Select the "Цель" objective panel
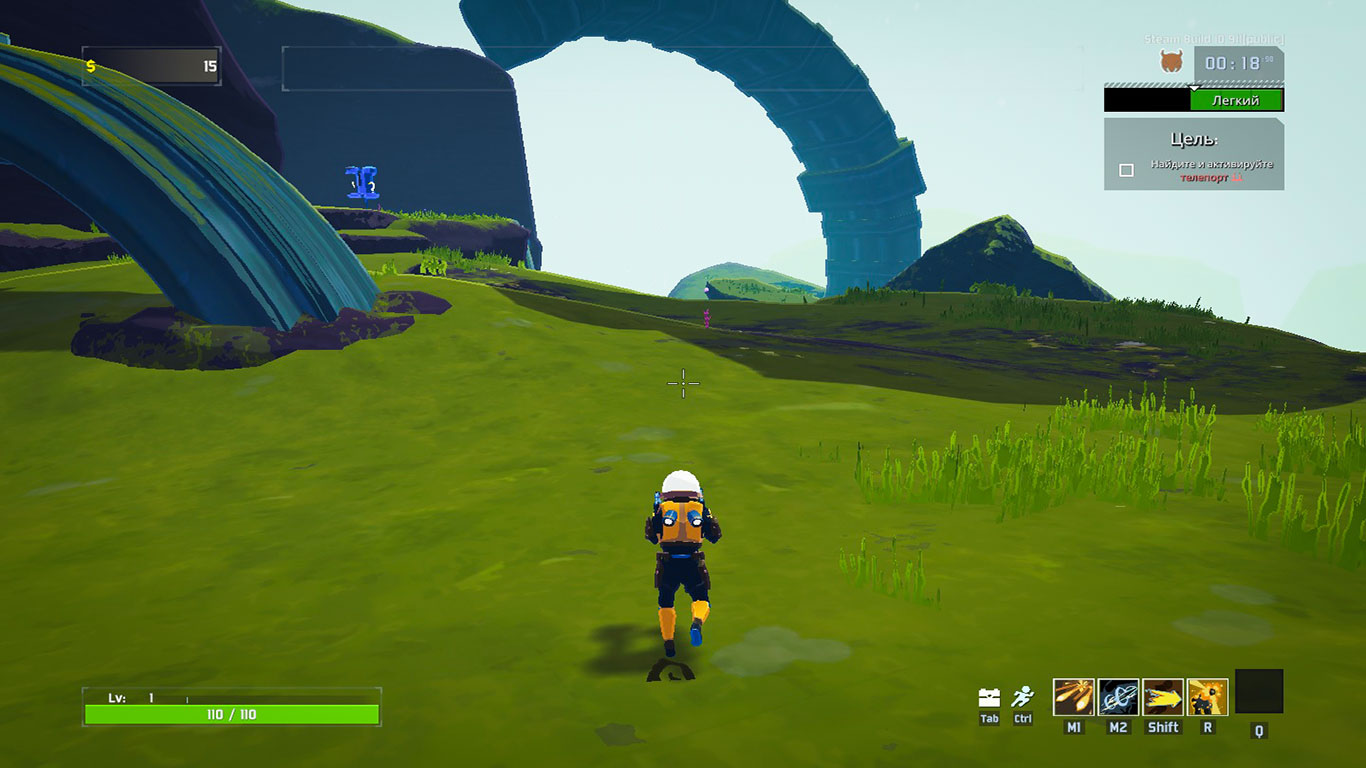Screen dimensions: 1366x768 [x=1194, y=154]
